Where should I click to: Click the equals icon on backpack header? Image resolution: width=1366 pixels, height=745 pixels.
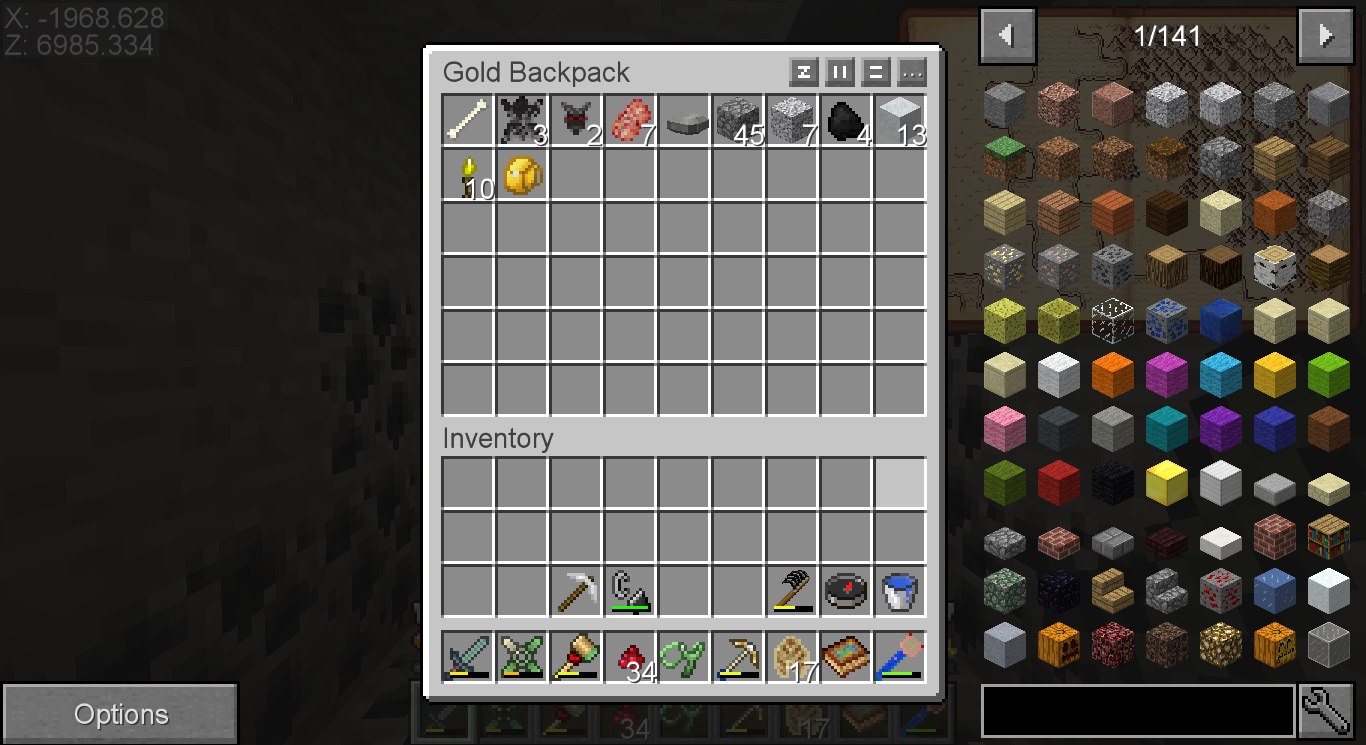coord(876,71)
